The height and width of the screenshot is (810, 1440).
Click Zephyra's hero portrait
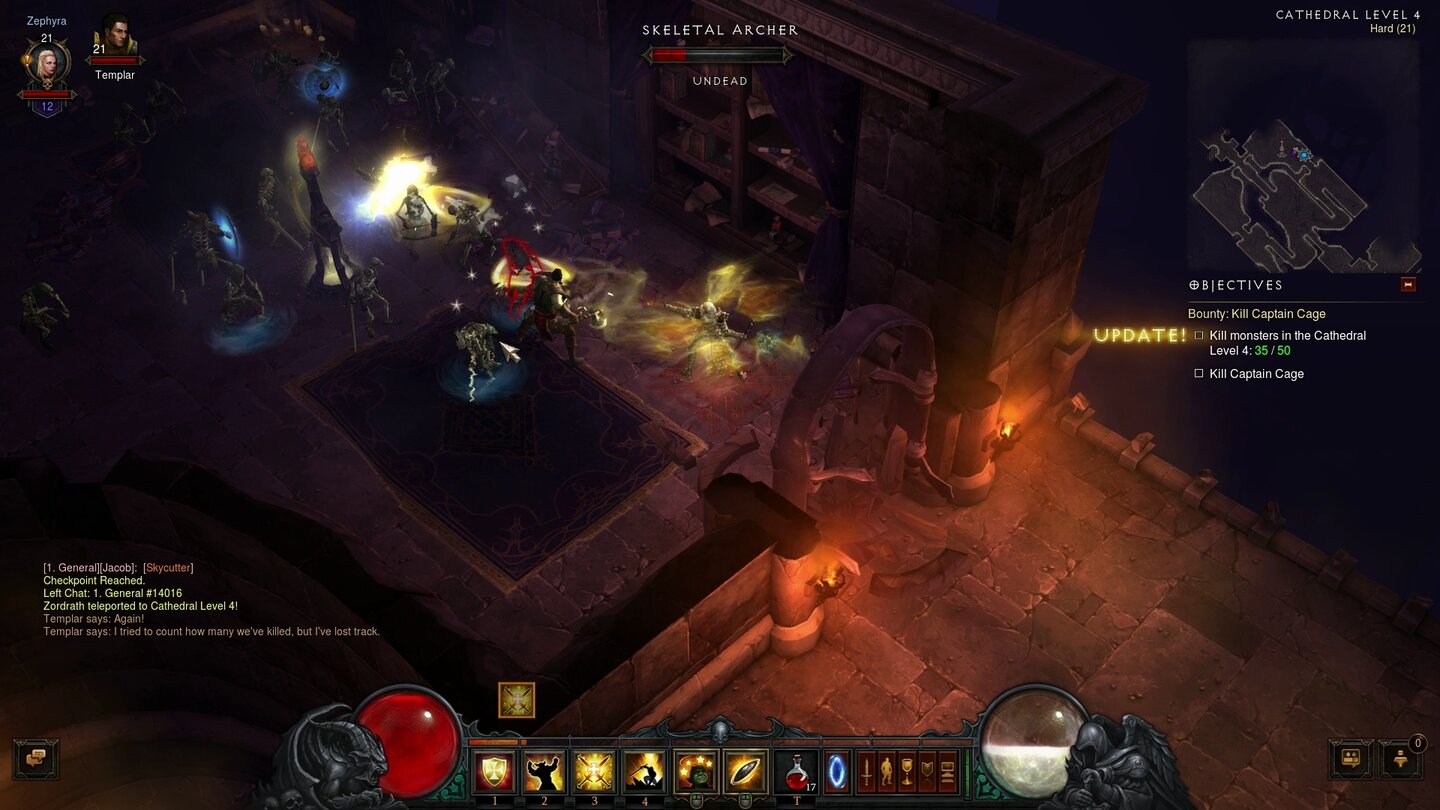(47, 65)
